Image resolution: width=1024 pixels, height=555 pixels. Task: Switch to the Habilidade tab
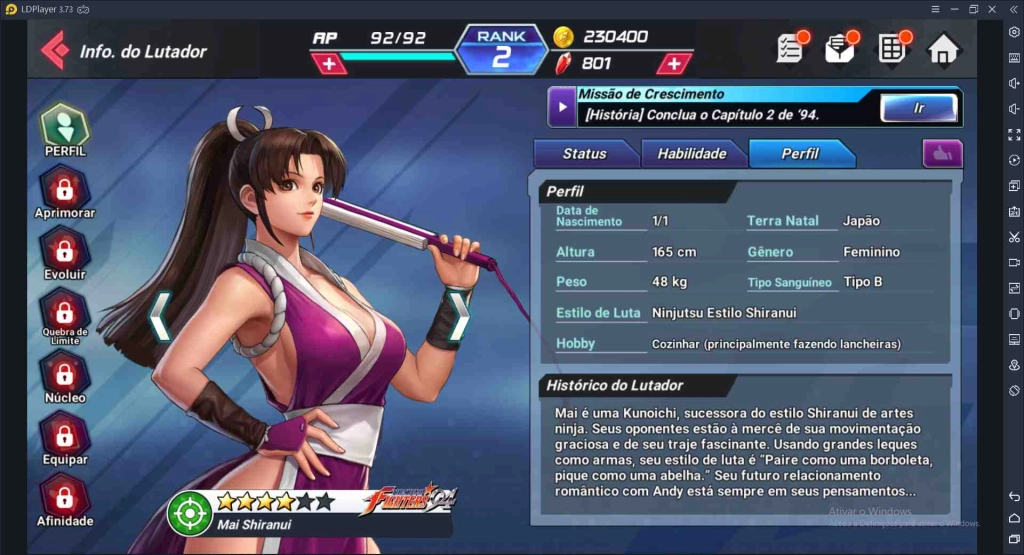point(691,154)
